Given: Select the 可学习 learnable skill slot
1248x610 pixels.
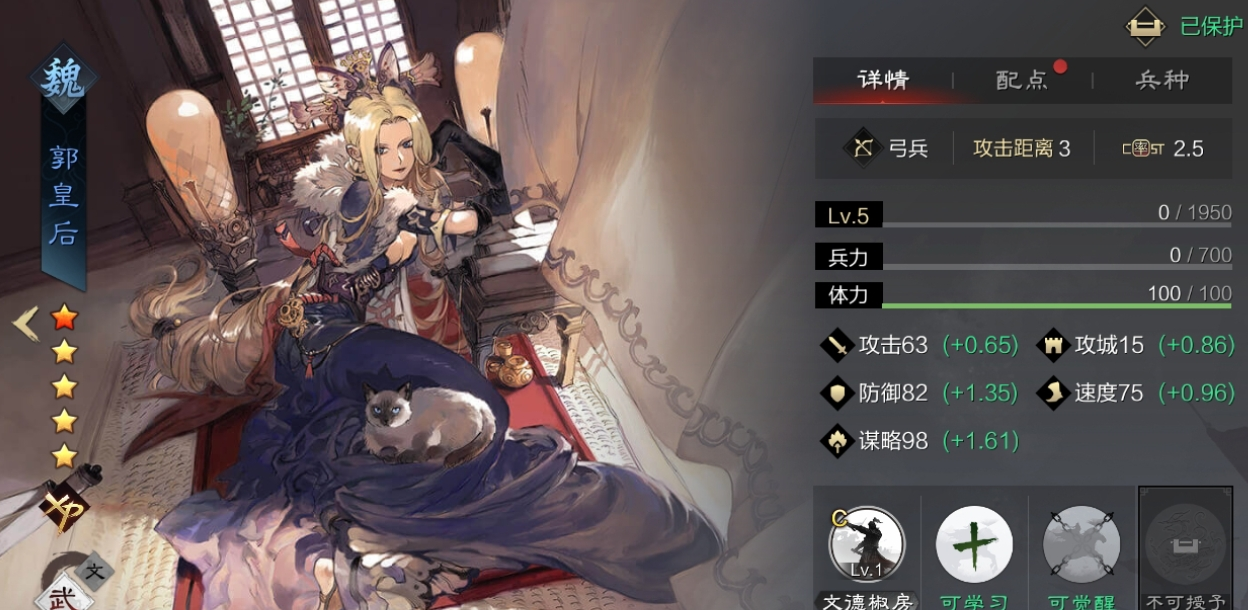Looking at the screenshot, I should point(974,546).
